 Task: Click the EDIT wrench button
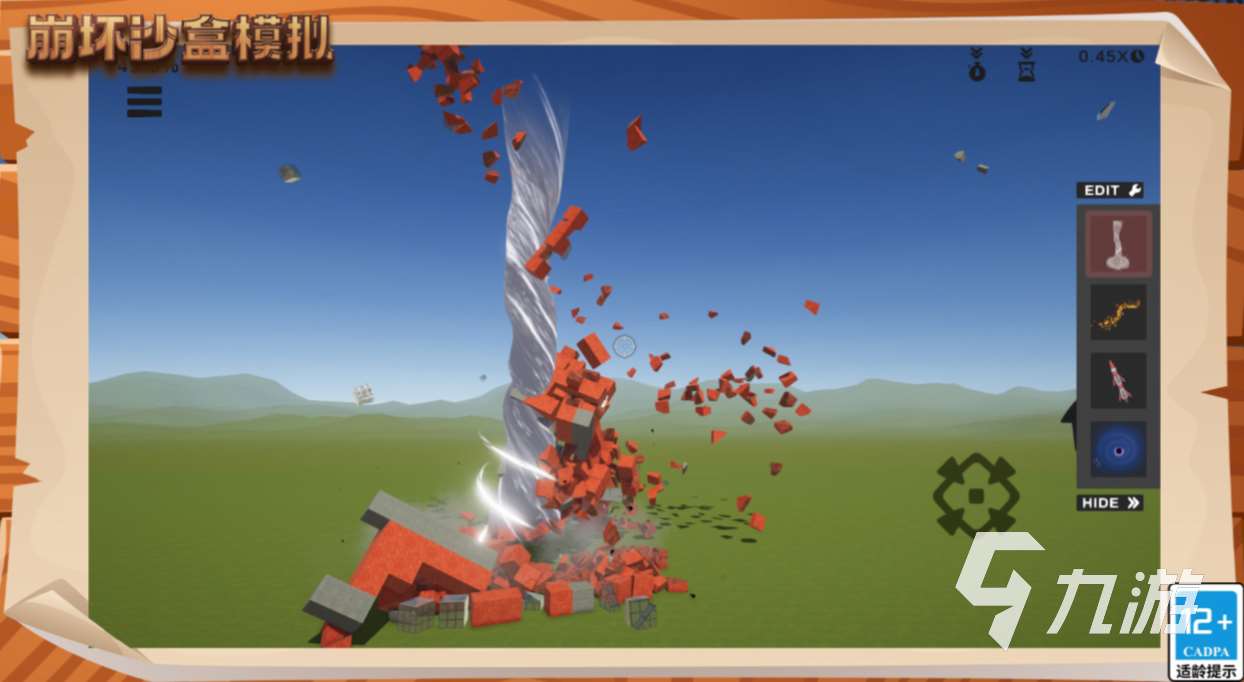pyautogui.click(x=1110, y=190)
